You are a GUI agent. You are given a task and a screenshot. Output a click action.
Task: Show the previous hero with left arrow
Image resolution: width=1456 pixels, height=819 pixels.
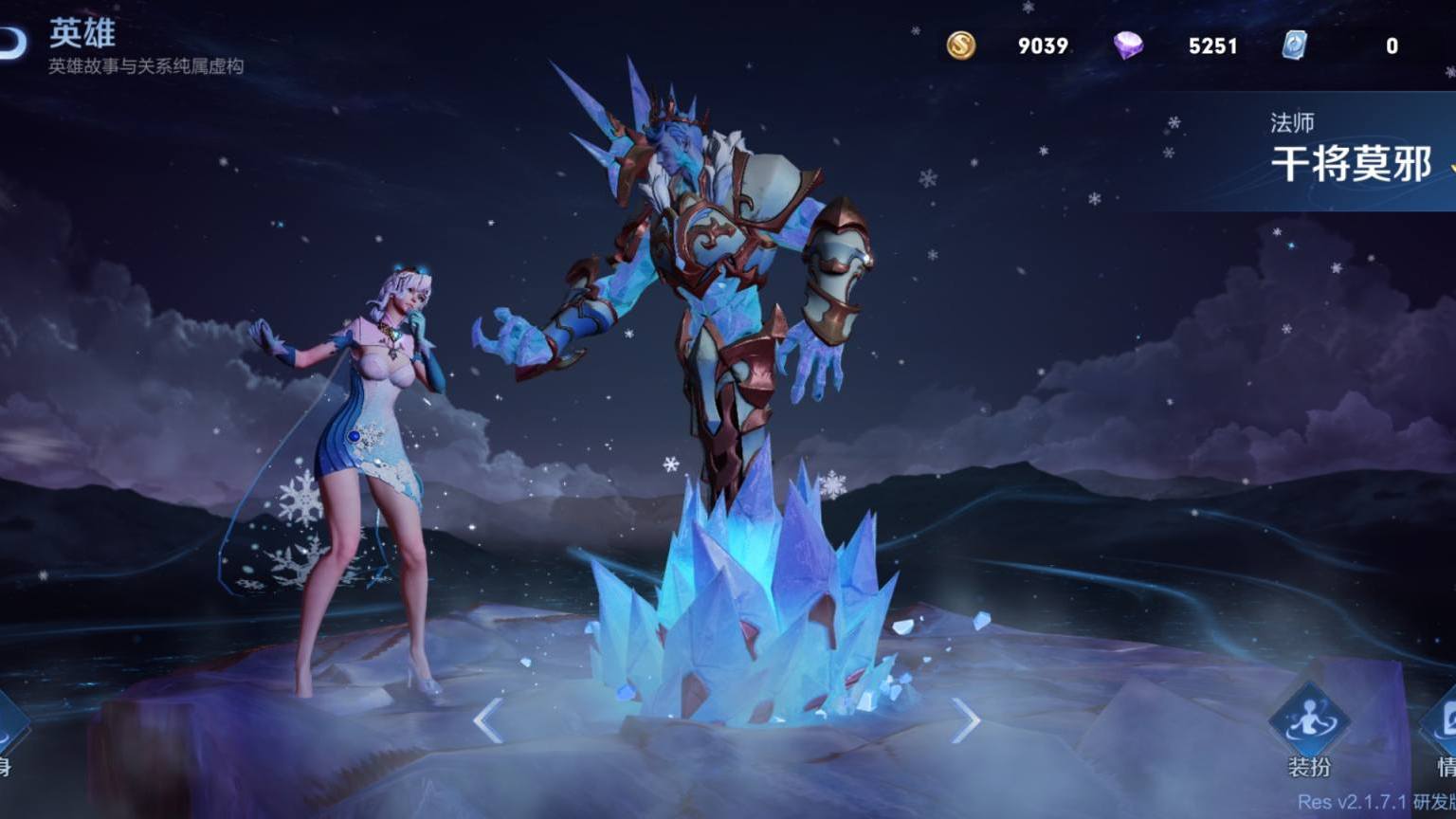487,721
